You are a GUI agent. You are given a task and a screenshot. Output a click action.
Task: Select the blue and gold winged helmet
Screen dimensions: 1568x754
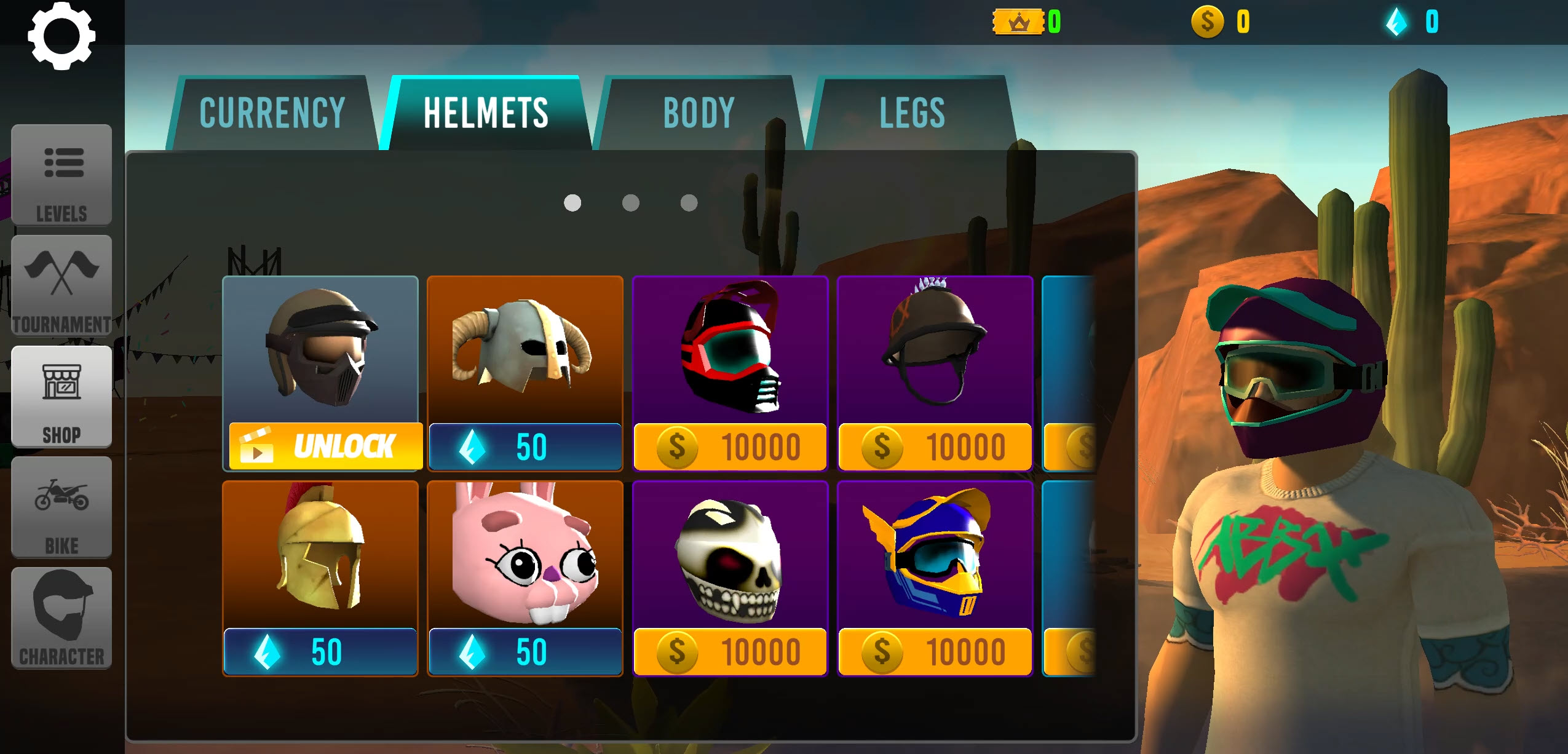[x=935, y=651]
